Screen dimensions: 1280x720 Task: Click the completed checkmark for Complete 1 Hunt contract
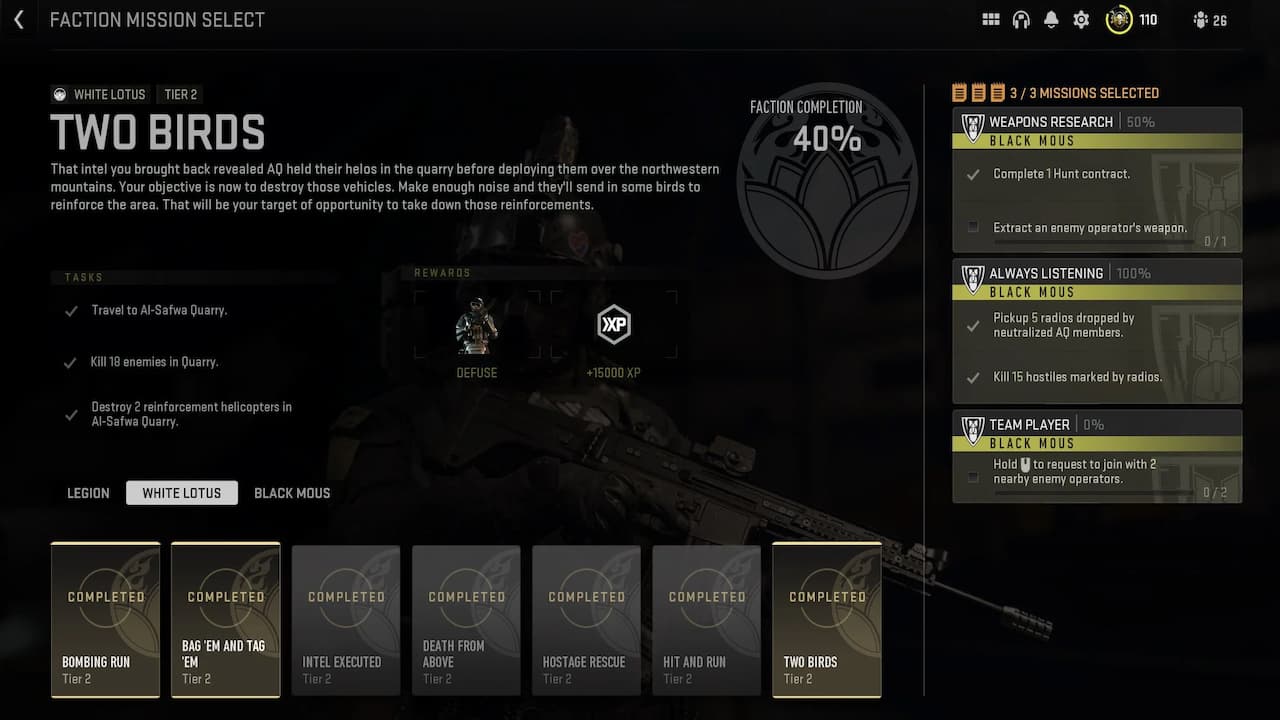coord(972,173)
